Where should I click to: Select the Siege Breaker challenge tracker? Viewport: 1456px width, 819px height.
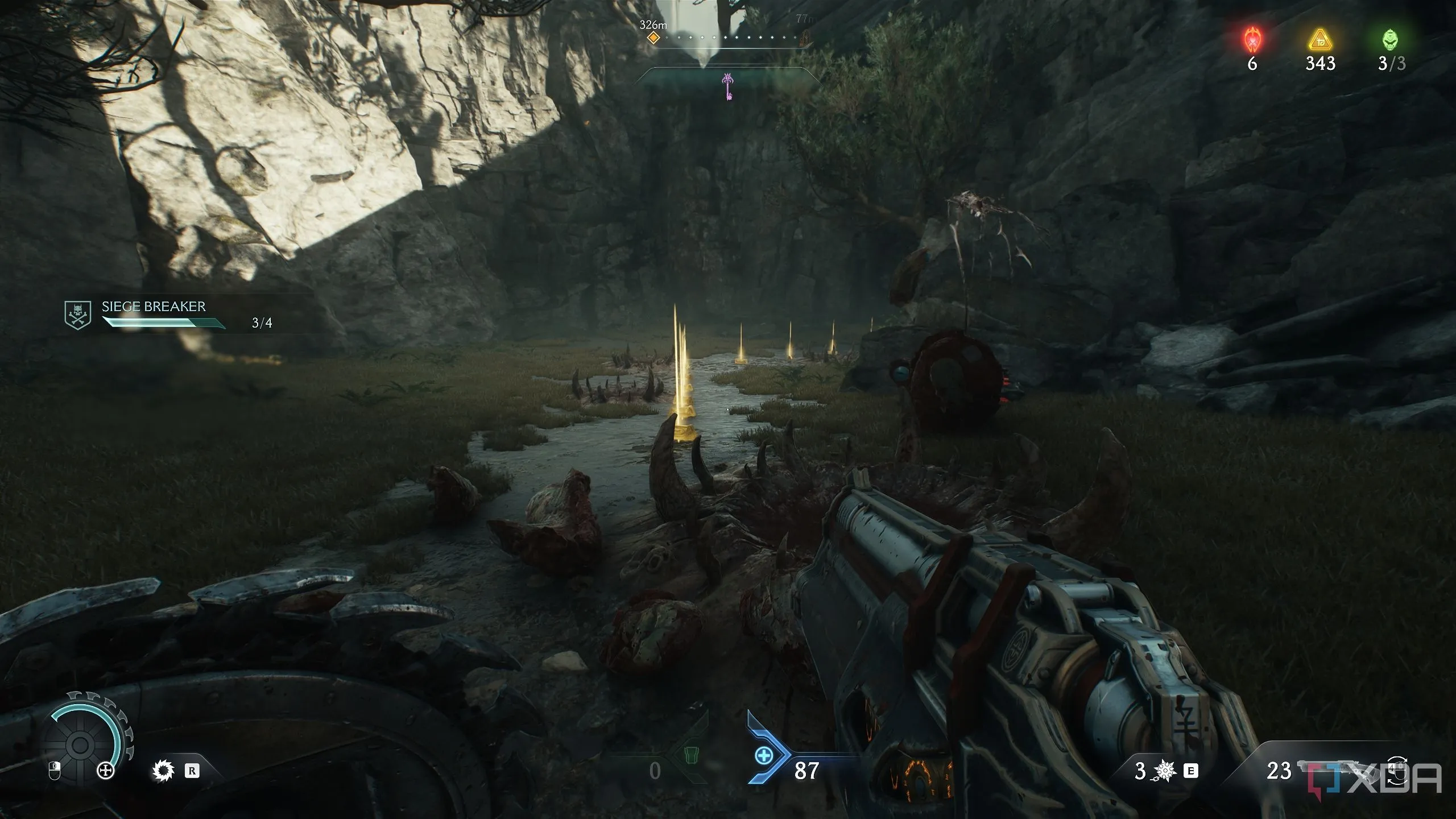(x=165, y=315)
